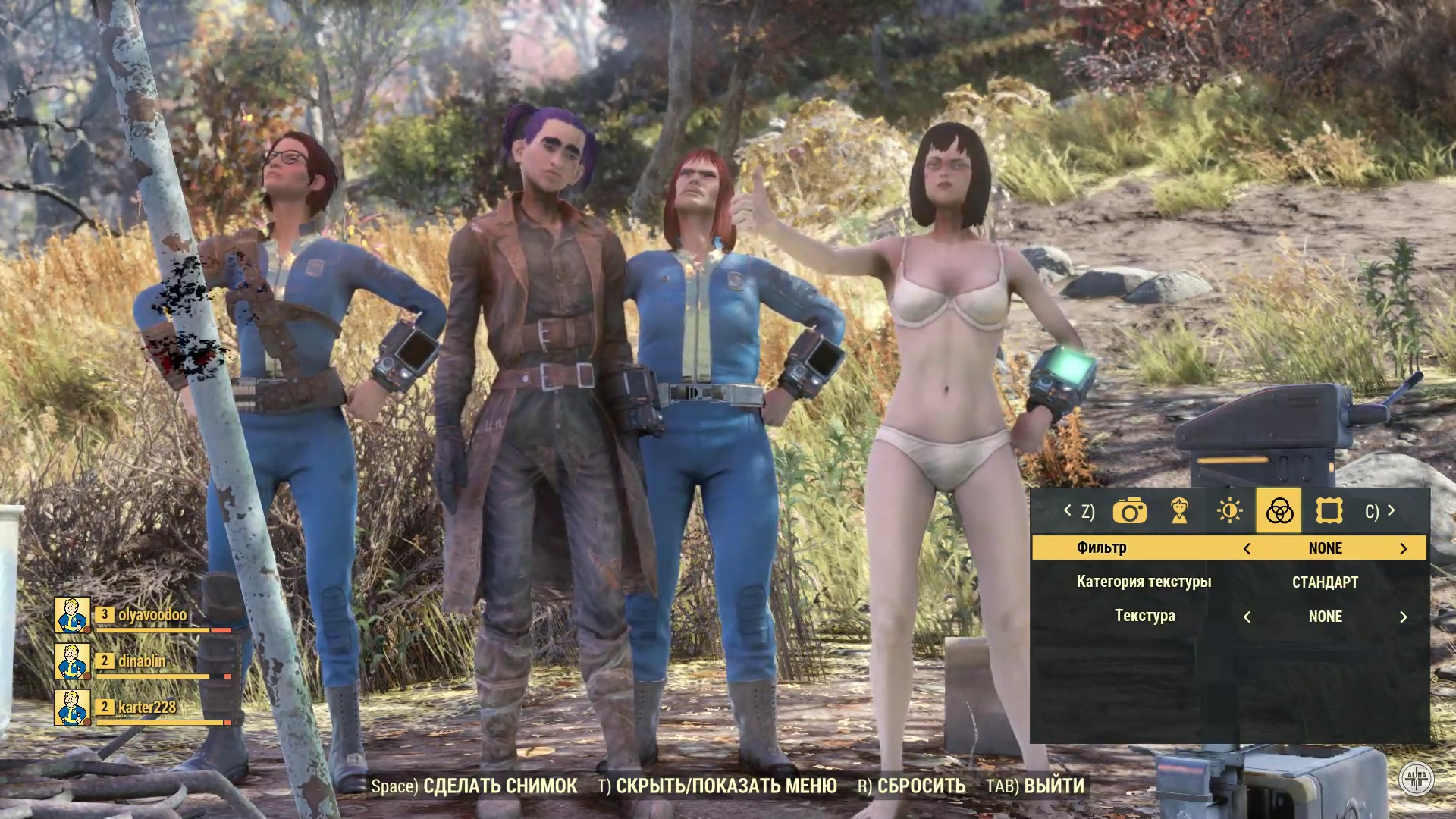1456x819 pixels.
Task: Select the overlapping circles filter tab
Action: pos(1279,511)
